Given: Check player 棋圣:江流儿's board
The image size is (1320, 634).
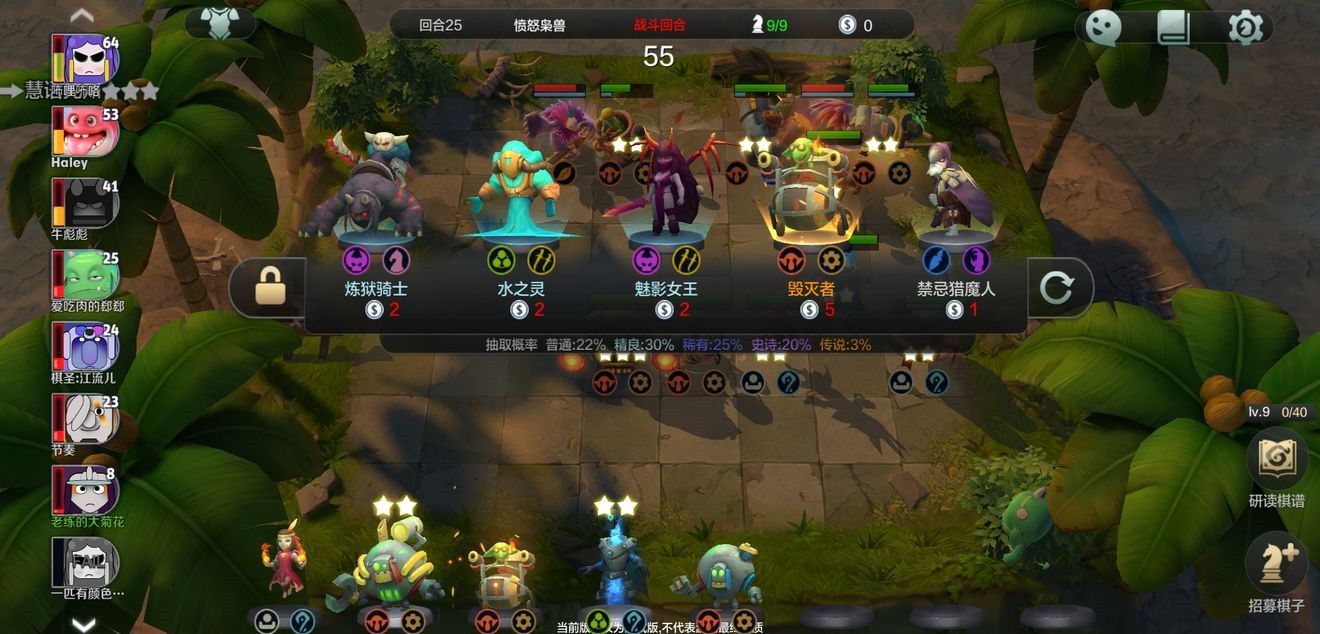Looking at the screenshot, I should tap(87, 348).
